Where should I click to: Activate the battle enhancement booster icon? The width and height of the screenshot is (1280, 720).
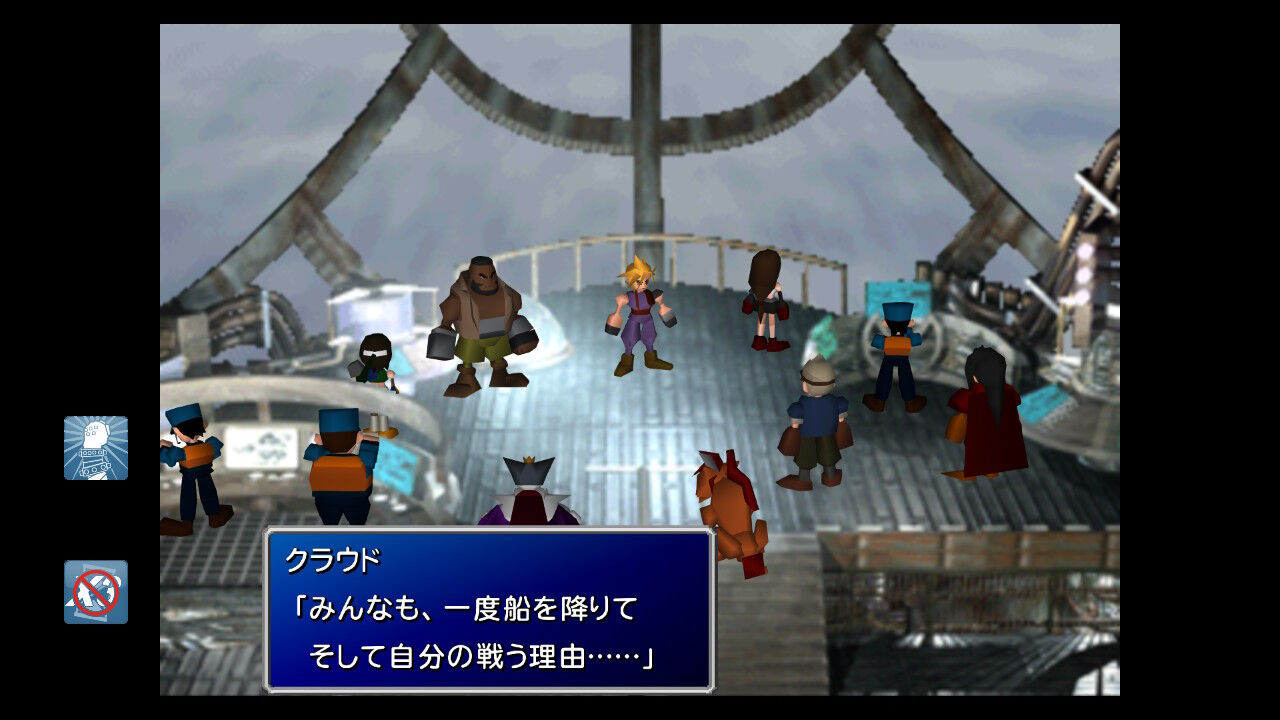[x=96, y=448]
